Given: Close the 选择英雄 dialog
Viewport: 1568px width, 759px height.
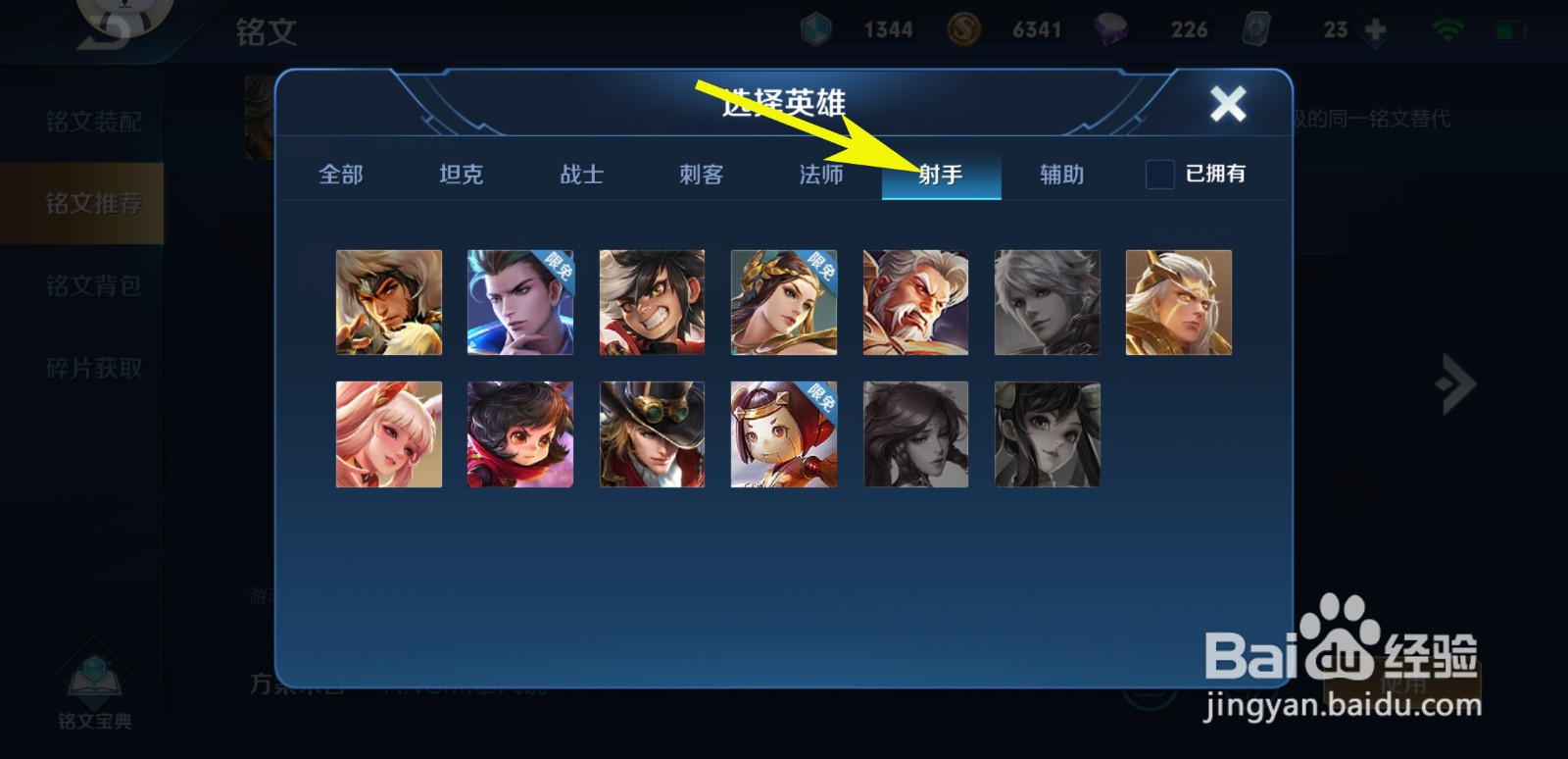Looking at the screenshot, I should tap(1228, 103).
